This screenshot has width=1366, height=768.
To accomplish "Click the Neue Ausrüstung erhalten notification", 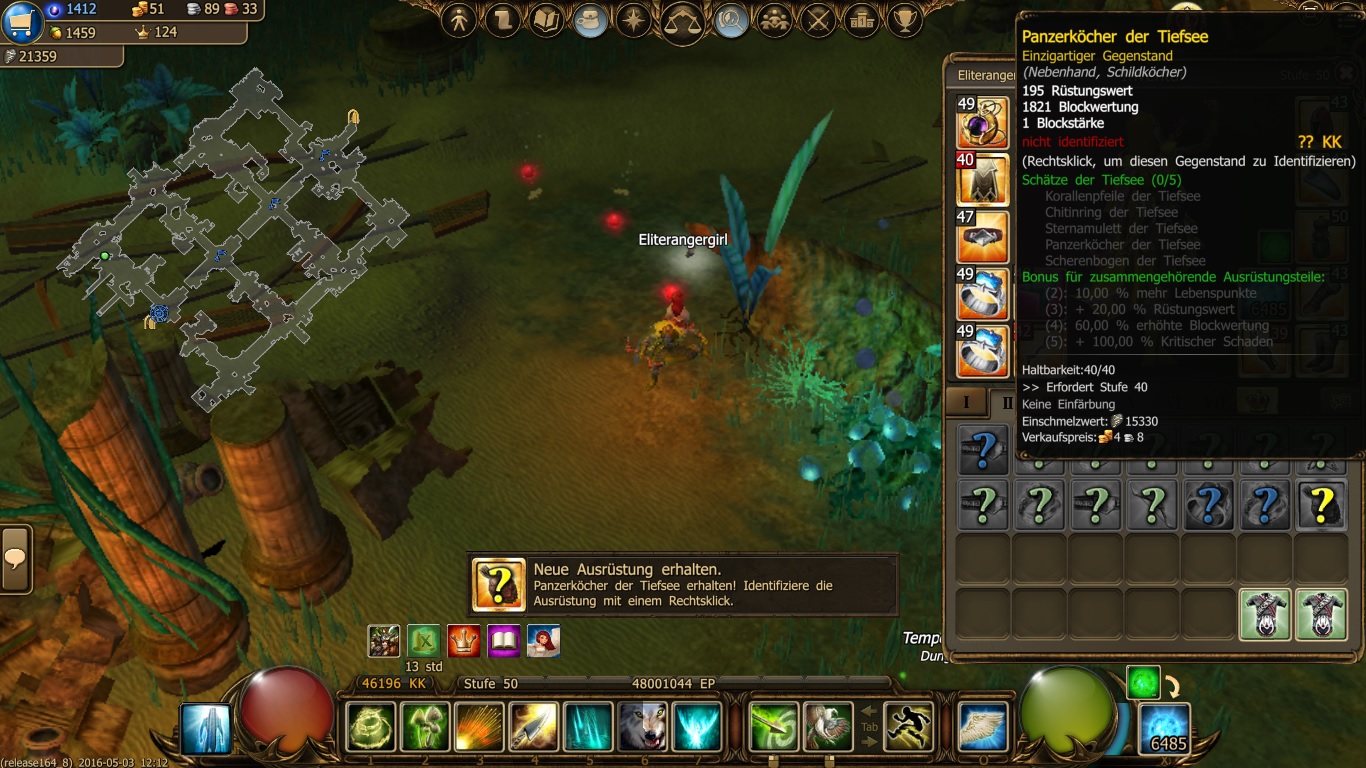I will coord(683,585).
